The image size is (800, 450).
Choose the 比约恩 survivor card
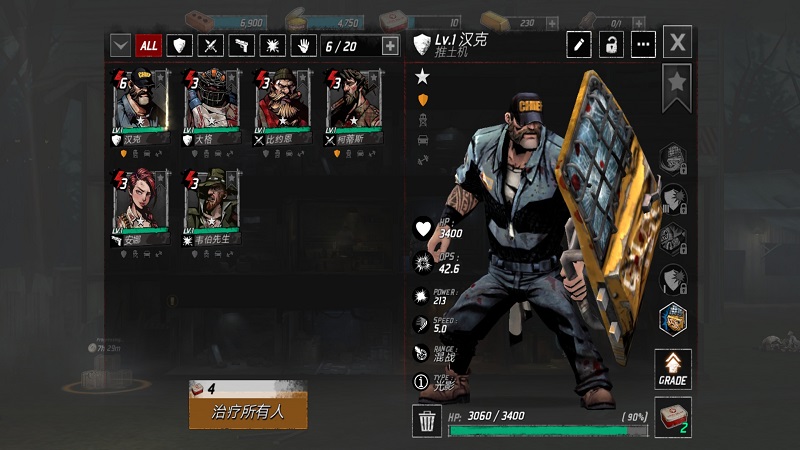281,107
